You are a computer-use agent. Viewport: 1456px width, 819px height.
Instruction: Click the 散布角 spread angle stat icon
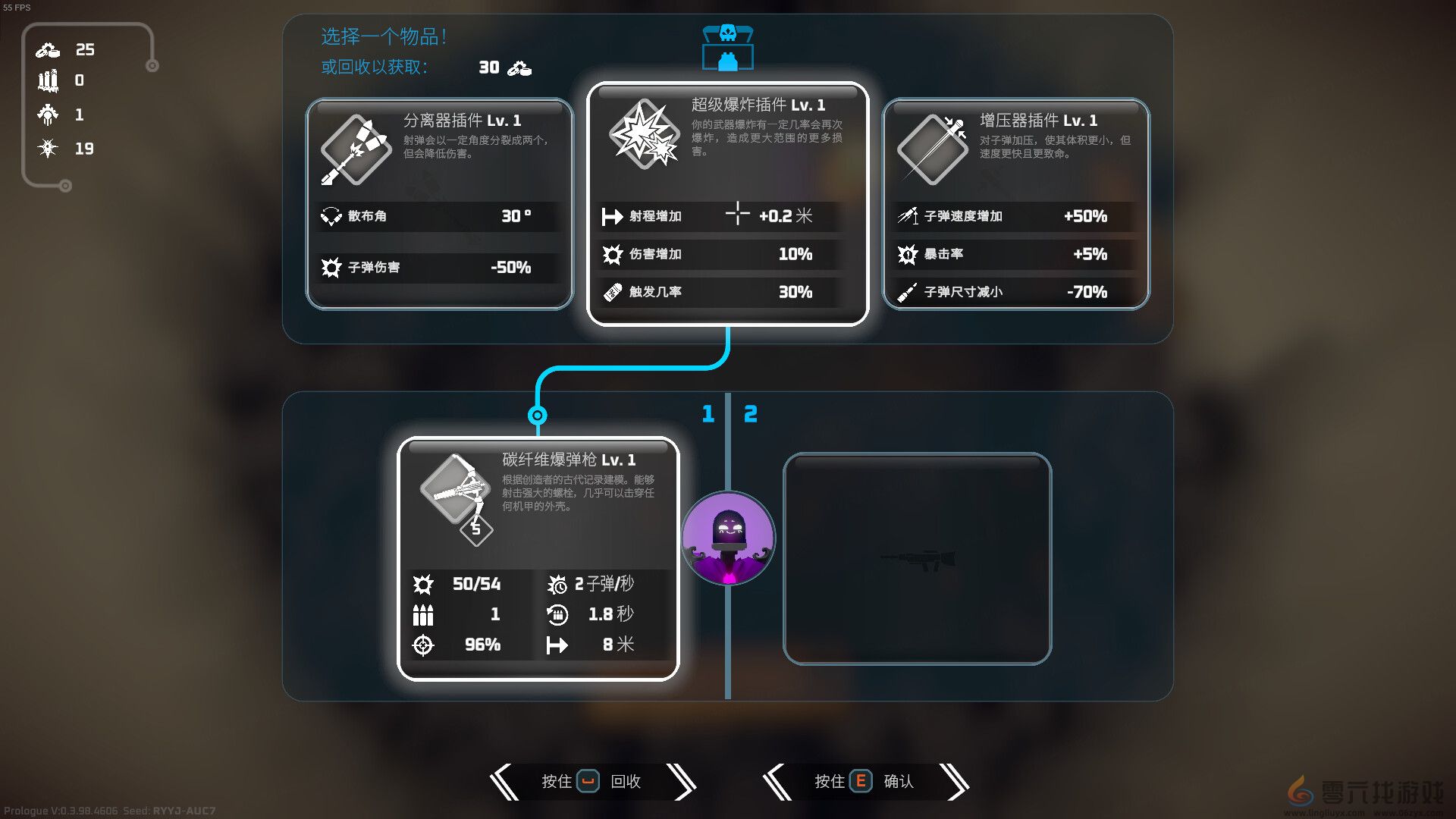331,217
